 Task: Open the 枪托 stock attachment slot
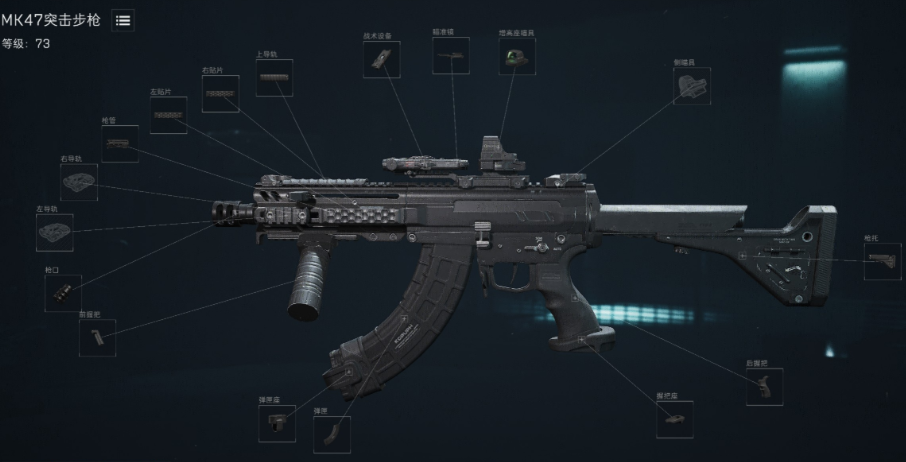pos(882,262)
